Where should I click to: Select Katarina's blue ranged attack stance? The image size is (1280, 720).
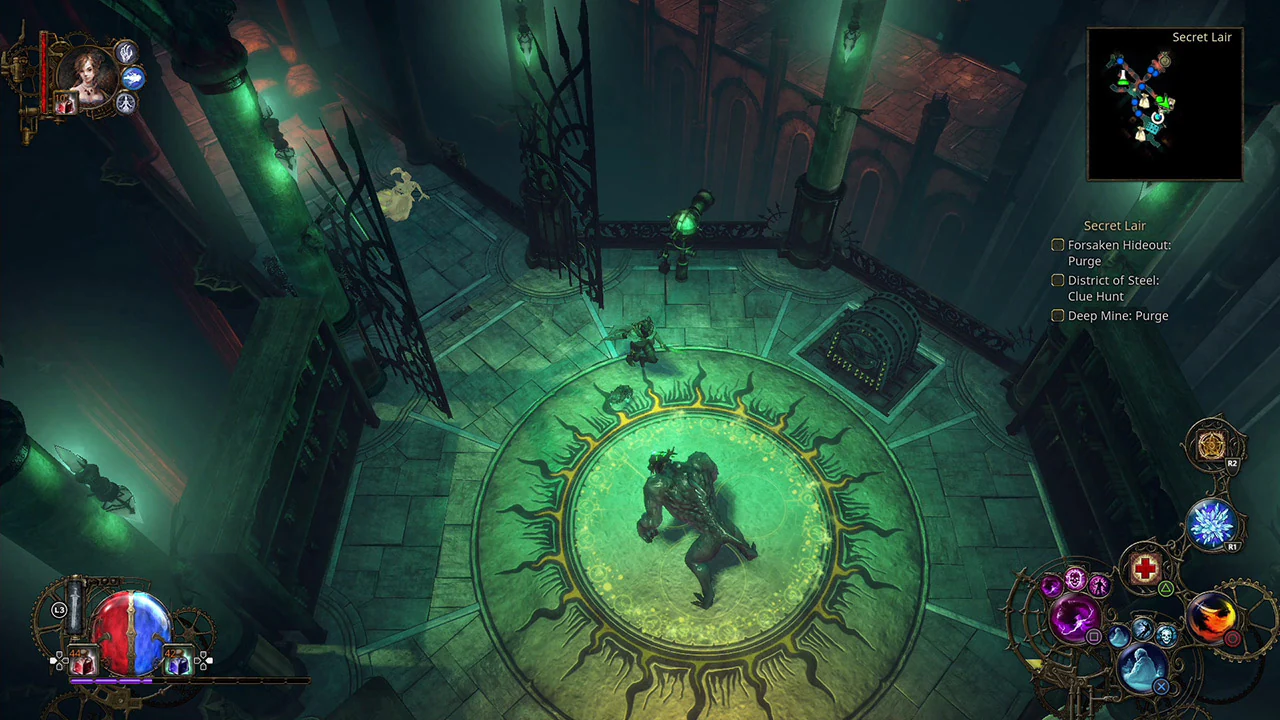coord(132,78)
